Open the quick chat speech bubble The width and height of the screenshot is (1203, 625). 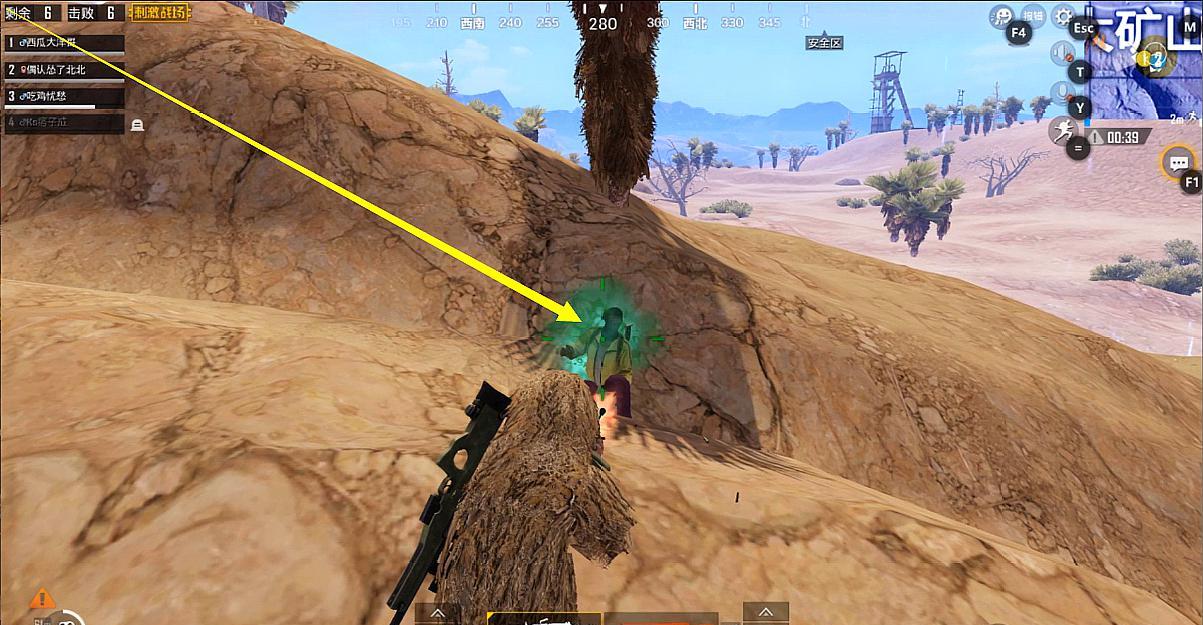(x=1179, y=163)
